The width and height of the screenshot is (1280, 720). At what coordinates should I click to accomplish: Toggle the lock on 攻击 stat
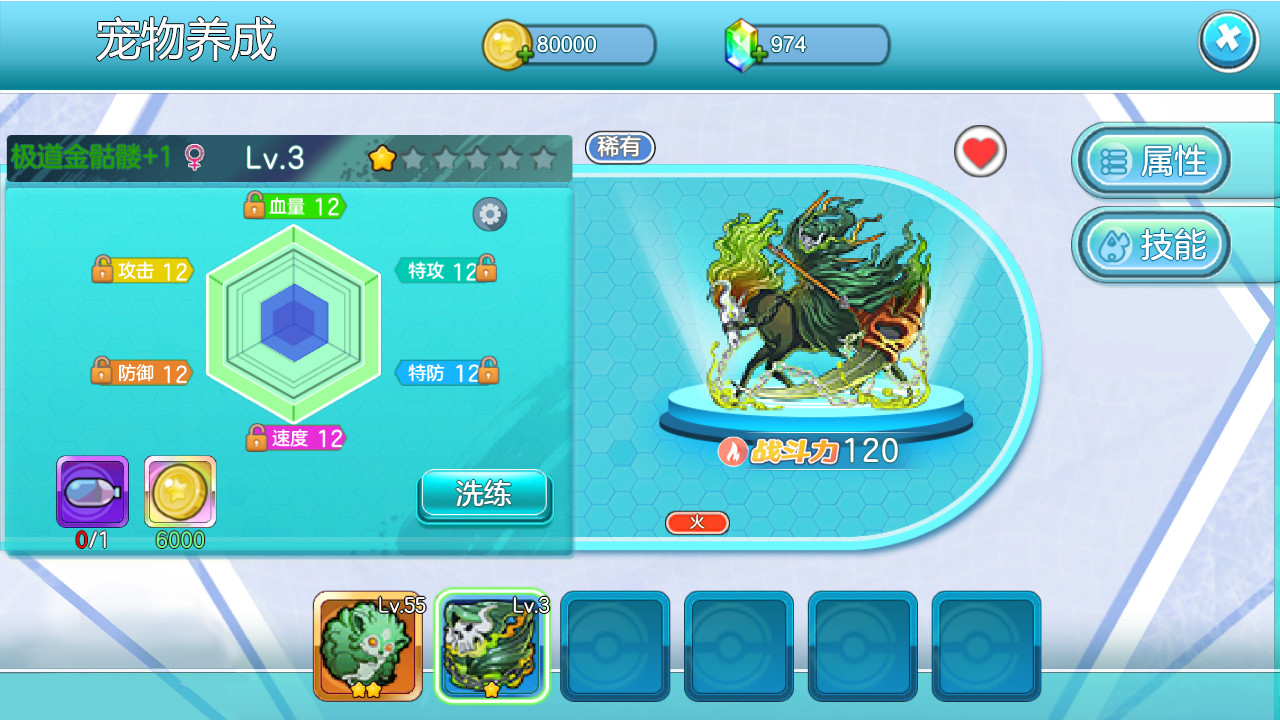[102, 270]
